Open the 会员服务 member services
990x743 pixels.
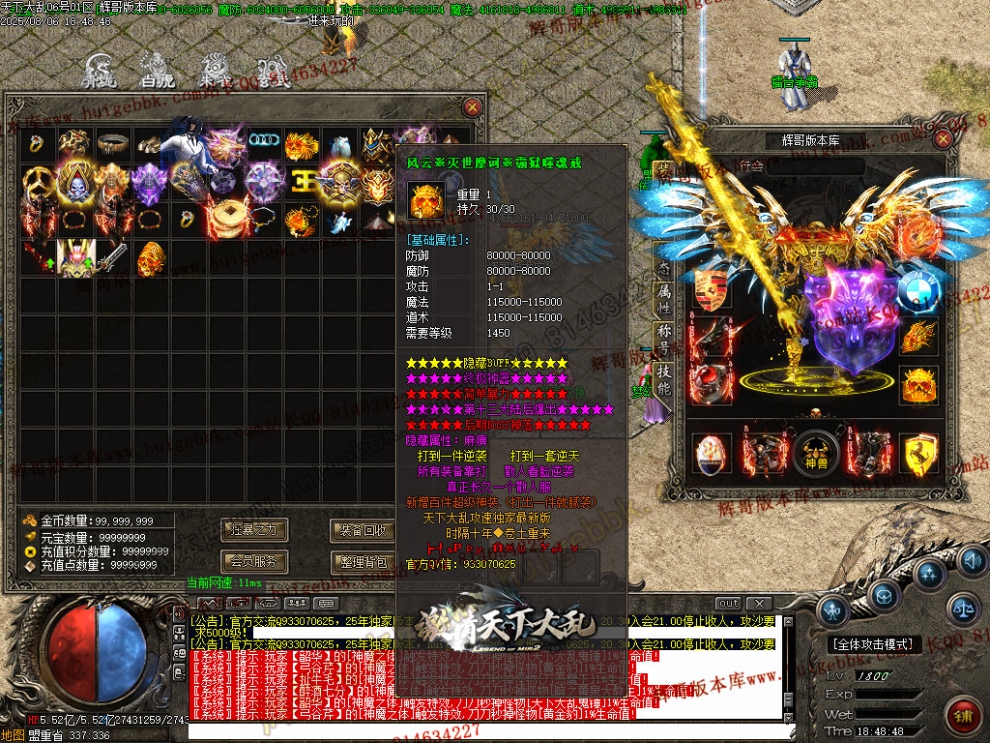click(x=253, y=562)
